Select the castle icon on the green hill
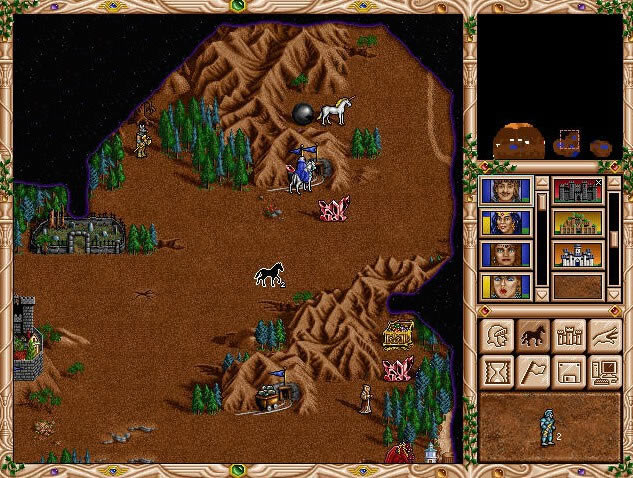Viewport: 633px width, 478px height. (578, 223)
